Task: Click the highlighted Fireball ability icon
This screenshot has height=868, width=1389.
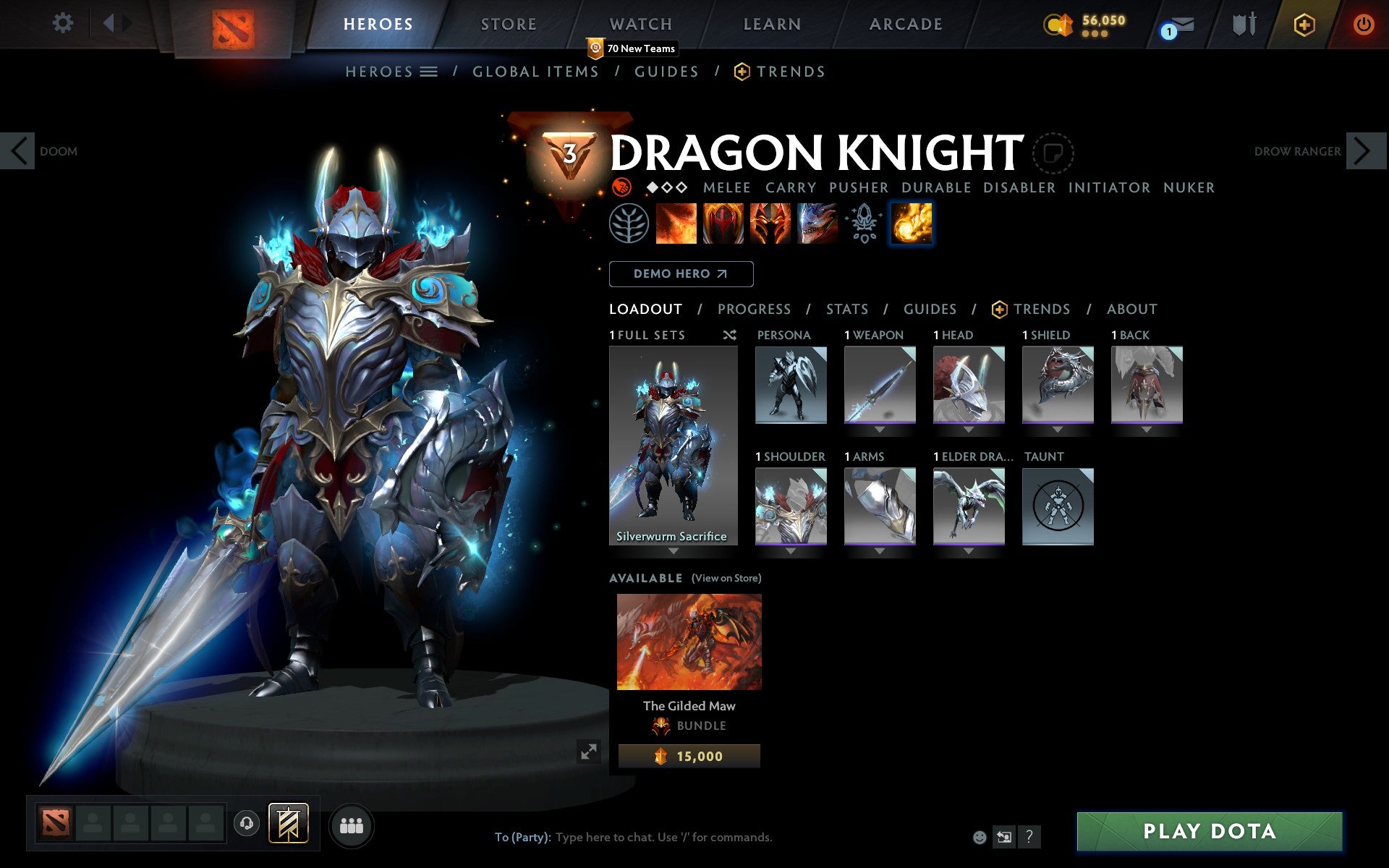Action: coord(912,223)
